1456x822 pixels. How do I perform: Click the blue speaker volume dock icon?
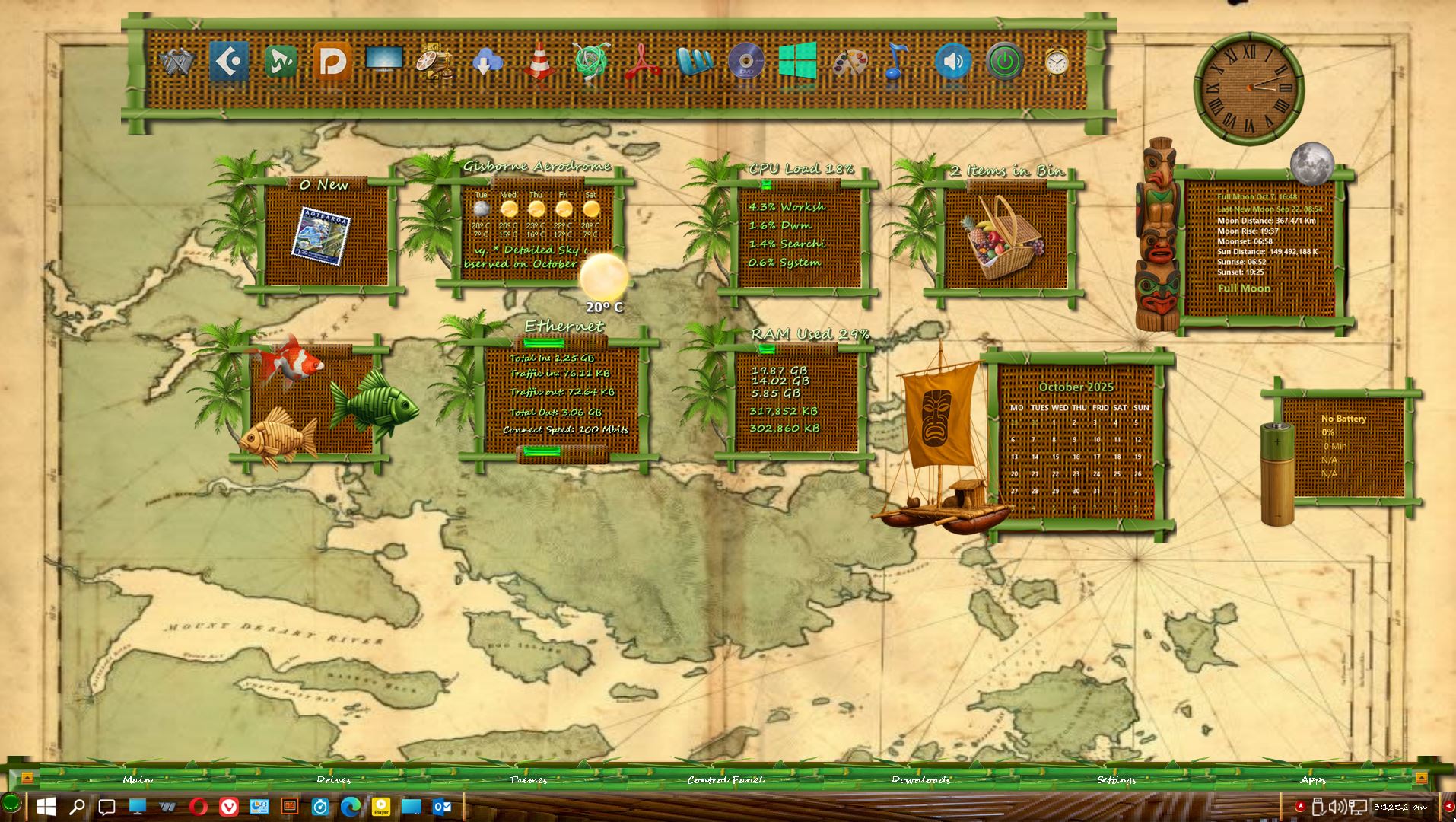[952, 62]
